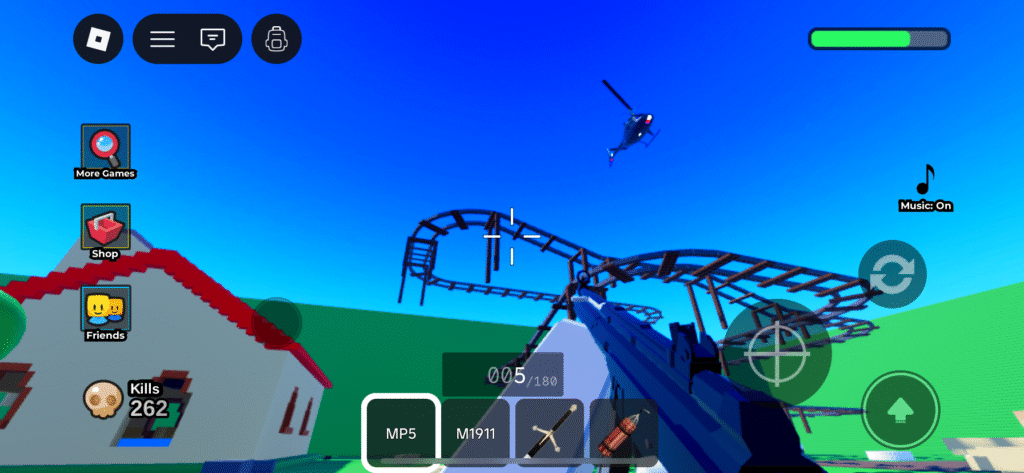Switch to the M1911 pistol slot
Viewport: 1024px width, 473px height.
coord(476,432)
